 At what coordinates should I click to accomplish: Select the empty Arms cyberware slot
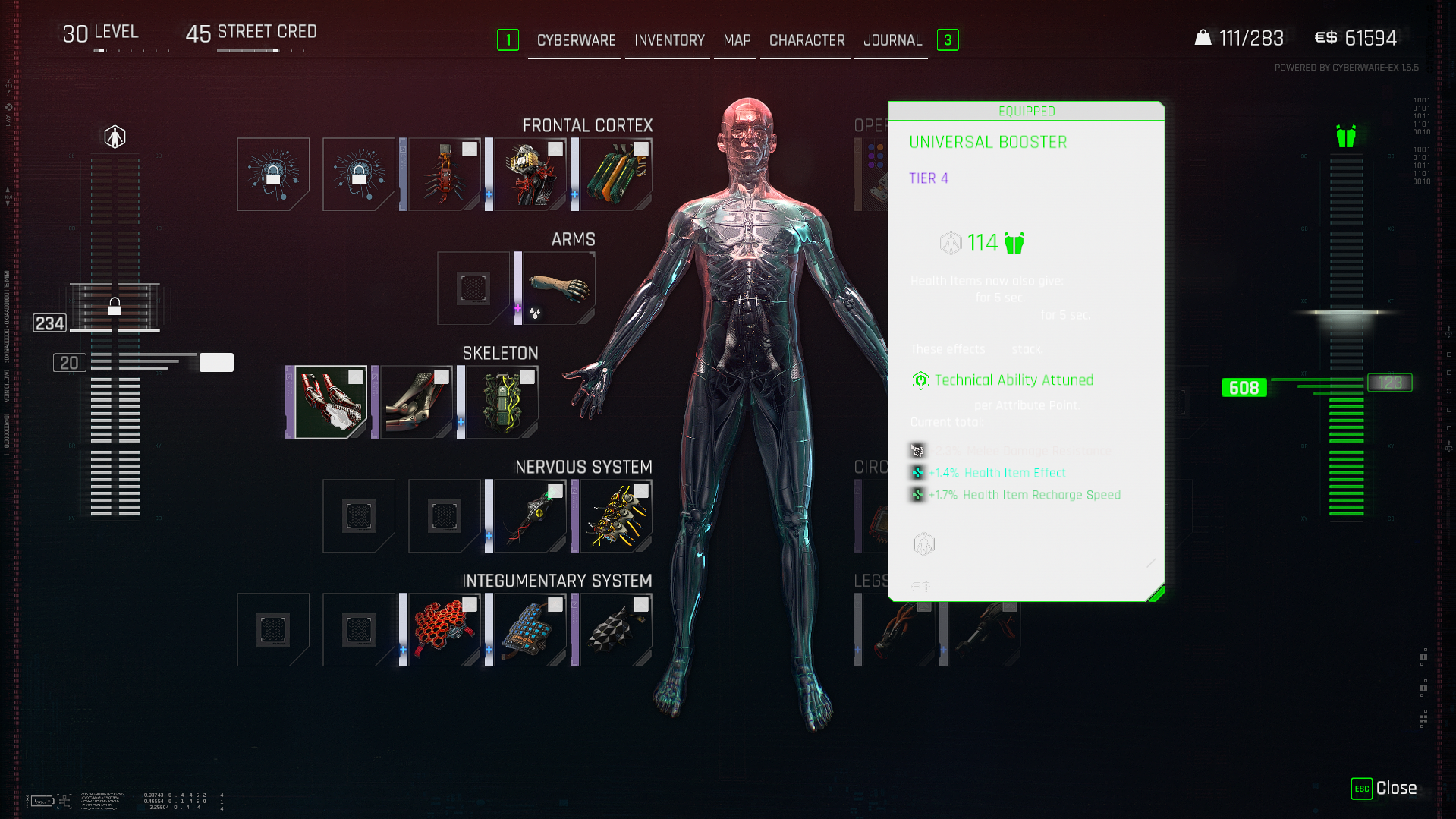pyautogui.click(x=473, y=288)
